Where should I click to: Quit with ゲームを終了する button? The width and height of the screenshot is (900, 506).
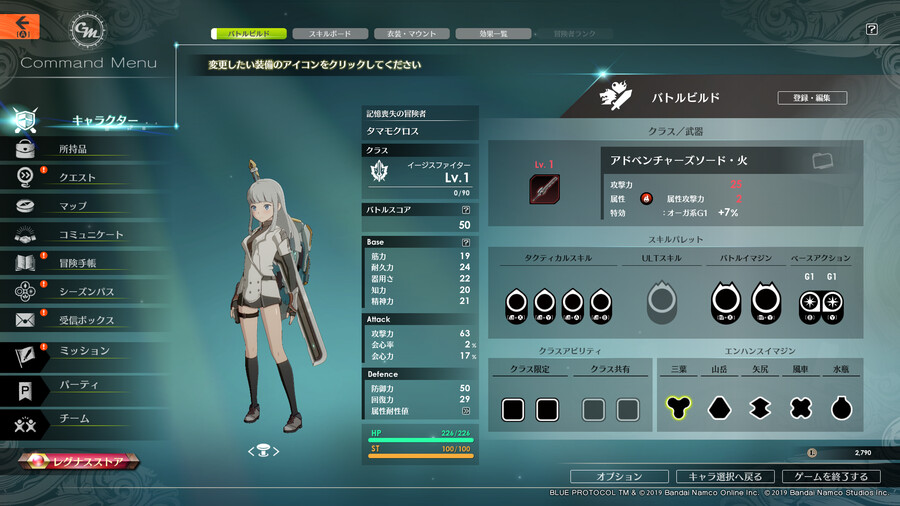point(831,476)
